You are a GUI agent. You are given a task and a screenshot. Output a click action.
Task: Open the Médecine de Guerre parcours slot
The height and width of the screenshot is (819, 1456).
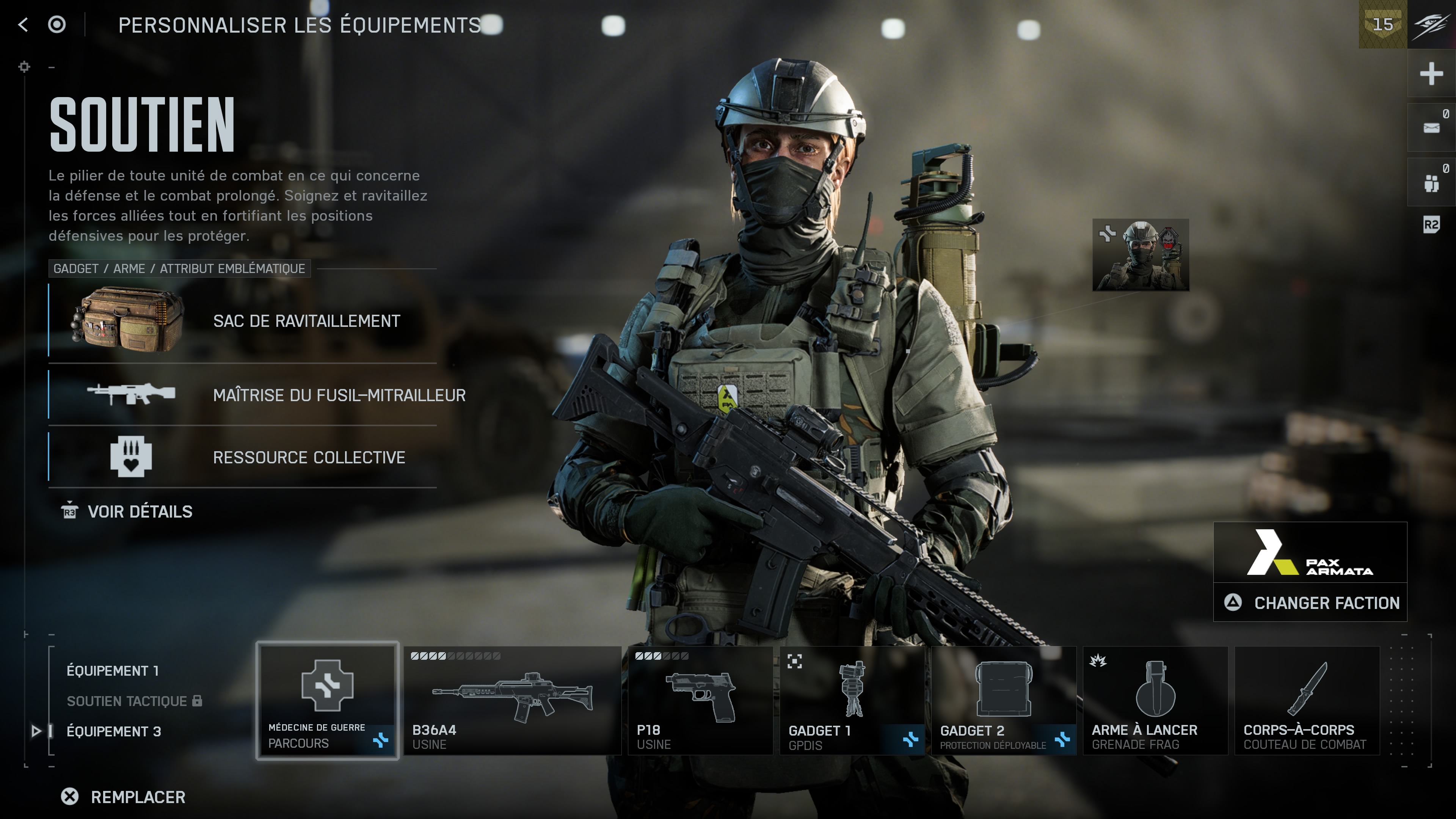[327, 700]
